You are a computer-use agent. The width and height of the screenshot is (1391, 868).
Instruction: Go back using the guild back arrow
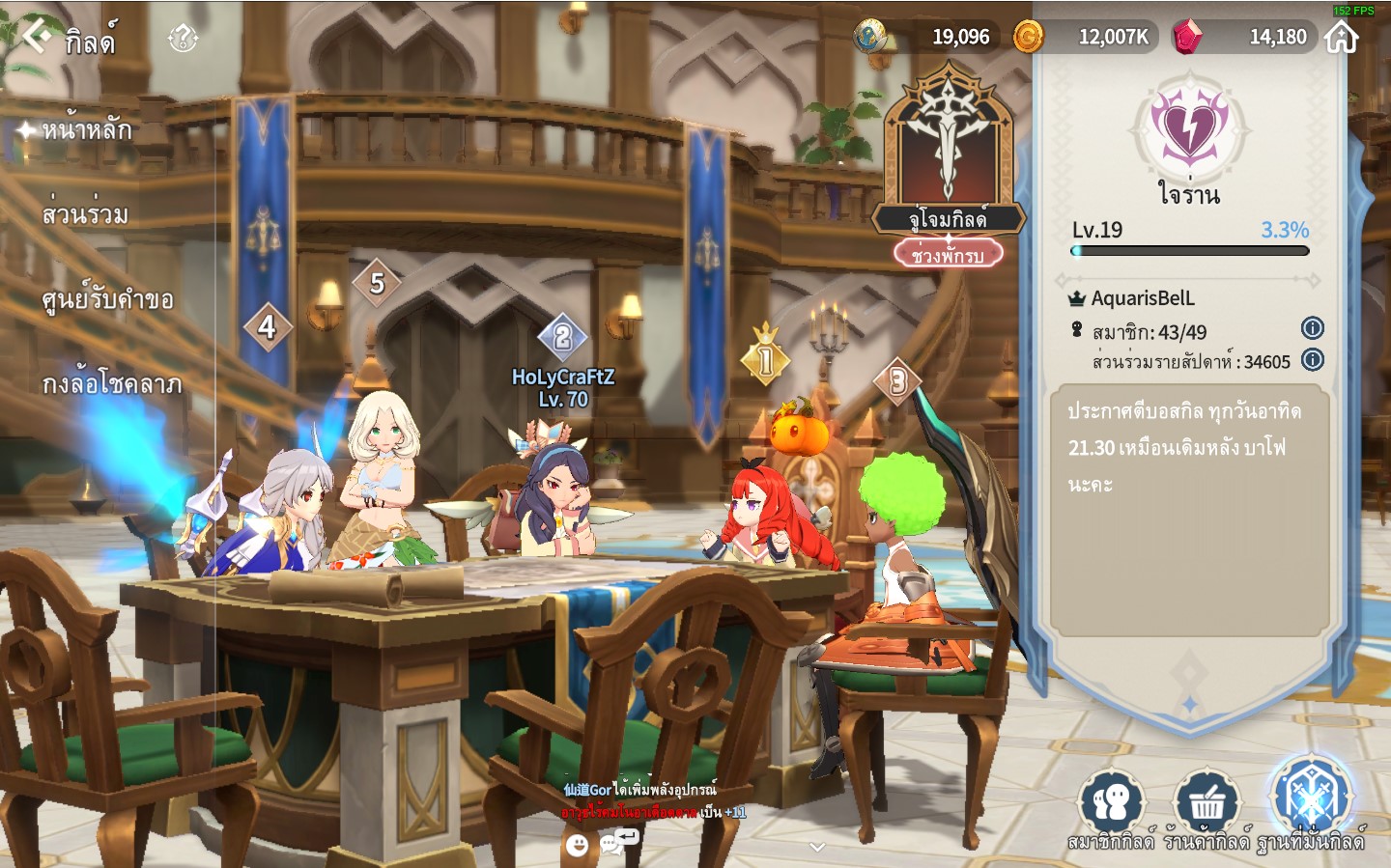37,37
